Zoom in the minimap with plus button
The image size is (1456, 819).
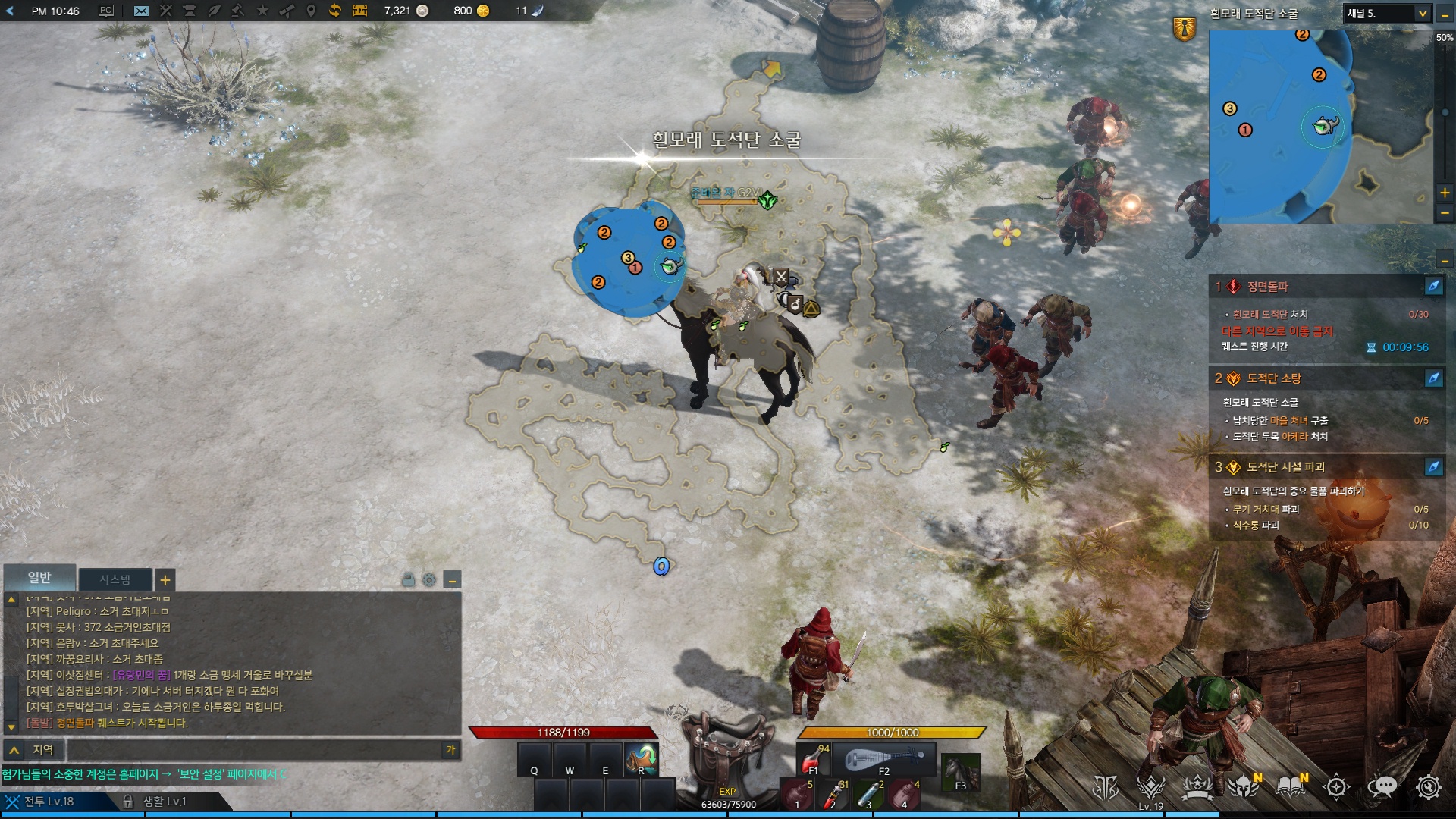tap(1444, 193)
